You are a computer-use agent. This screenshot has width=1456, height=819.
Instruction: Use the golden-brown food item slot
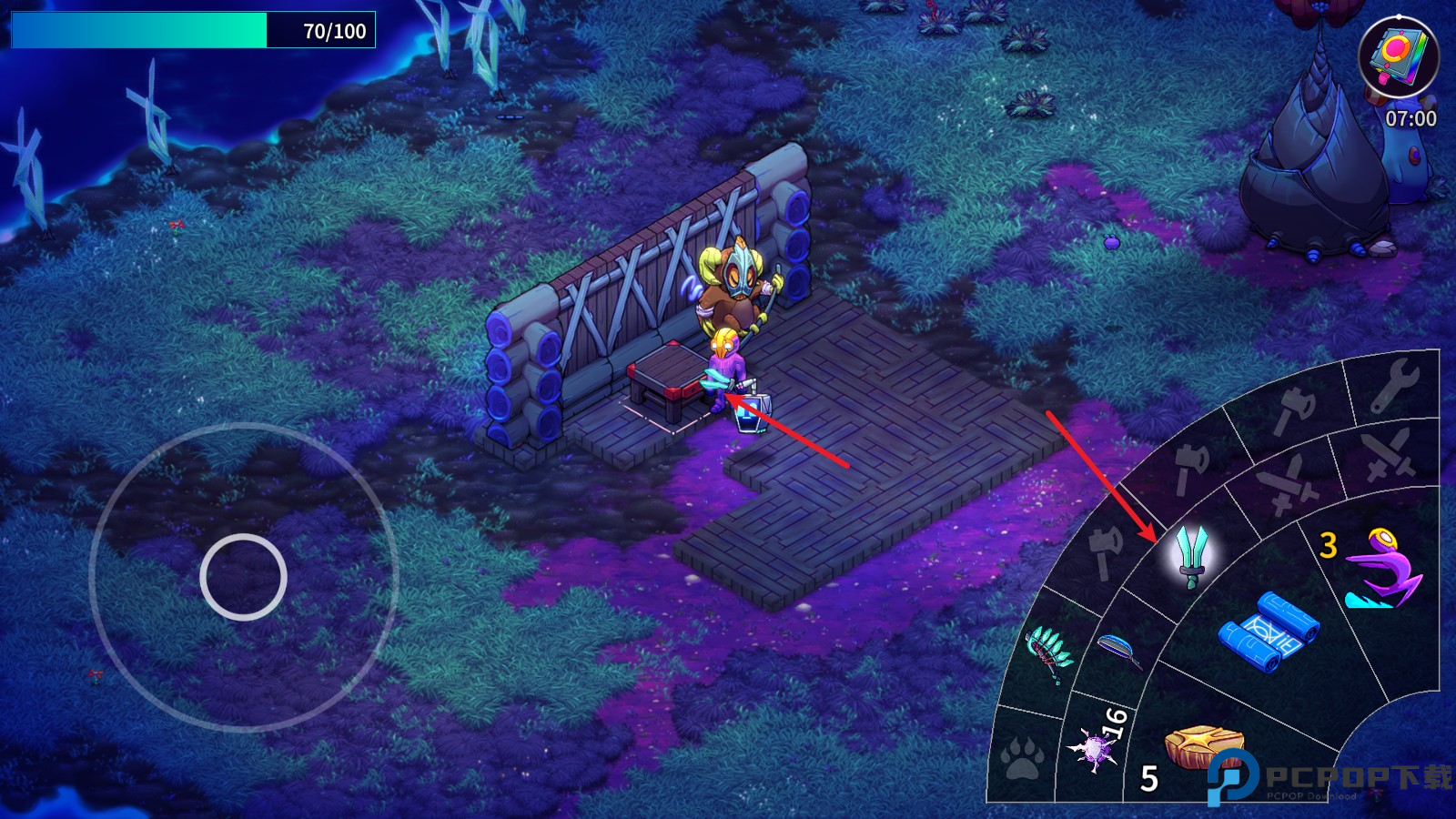click(1203, 749)
